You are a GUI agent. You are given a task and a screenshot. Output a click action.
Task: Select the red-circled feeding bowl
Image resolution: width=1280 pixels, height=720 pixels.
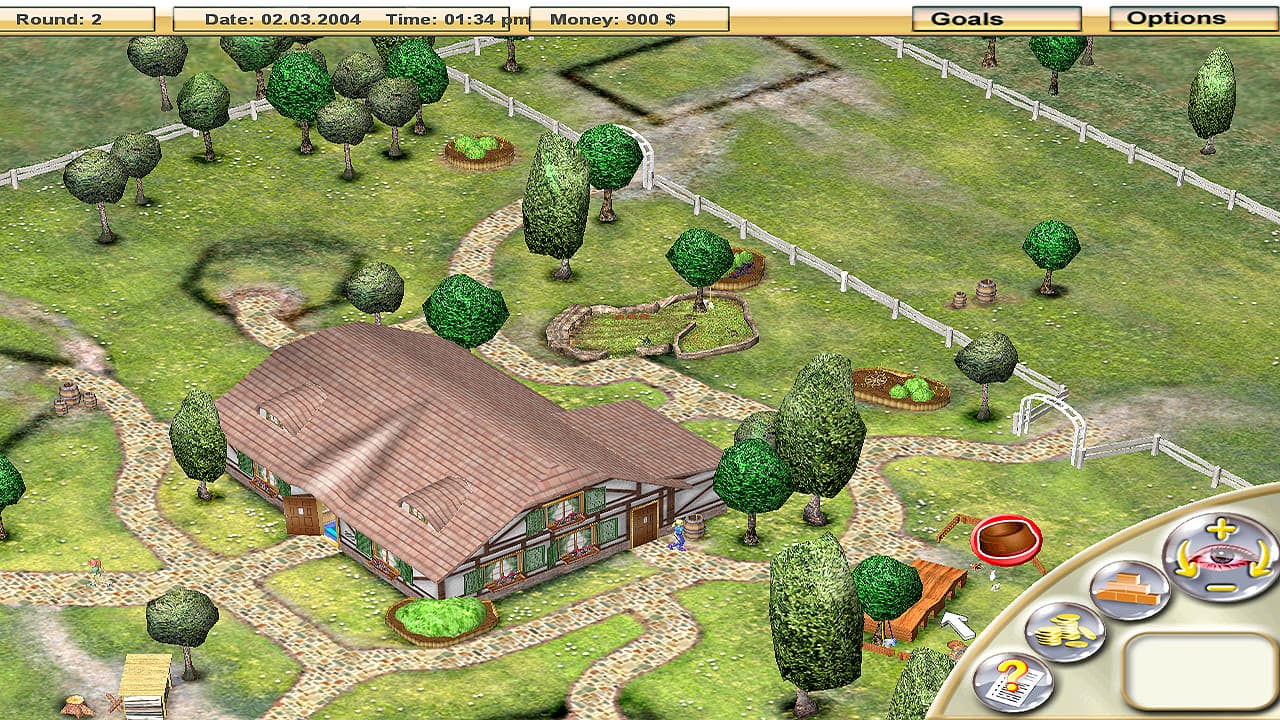click(1003, 540)
